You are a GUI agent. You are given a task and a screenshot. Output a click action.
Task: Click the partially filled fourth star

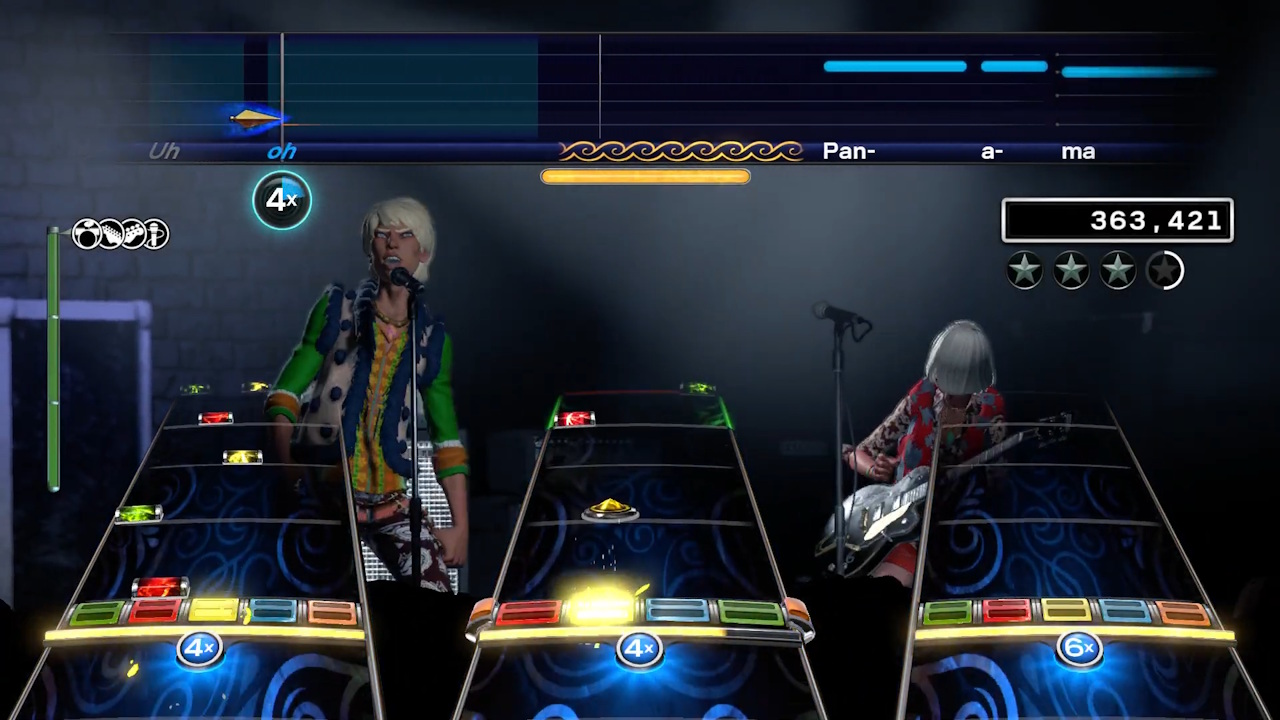point(1164,270)
